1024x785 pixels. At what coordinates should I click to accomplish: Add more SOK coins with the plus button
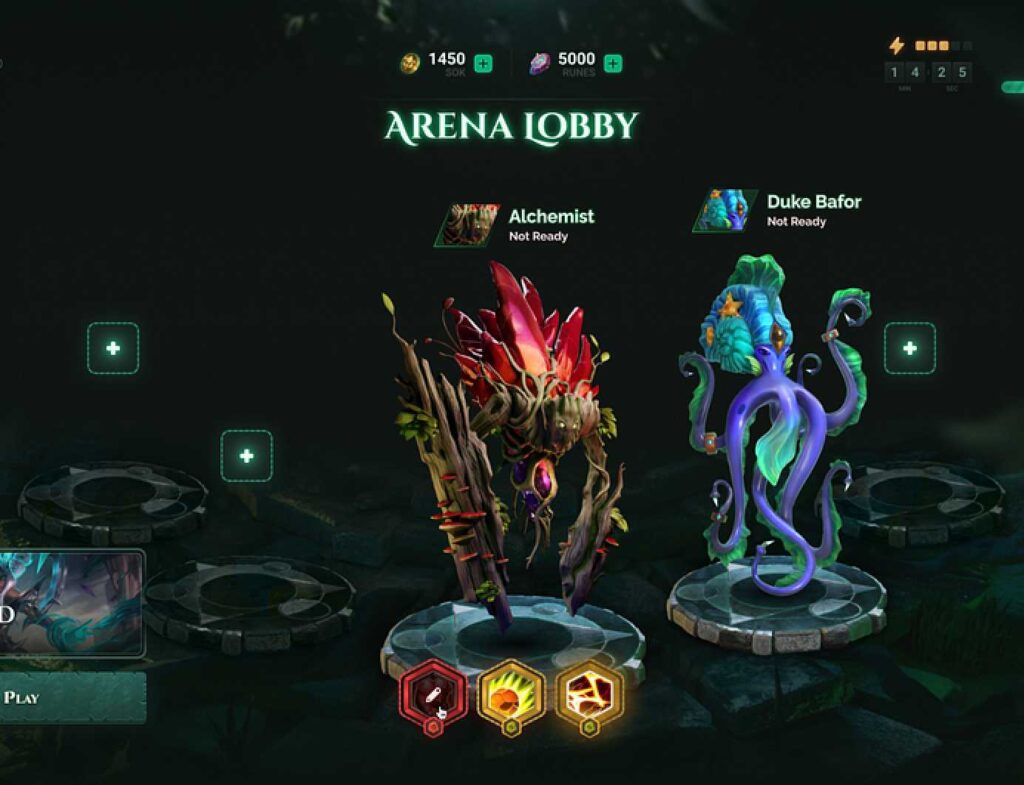coord(483,64)
